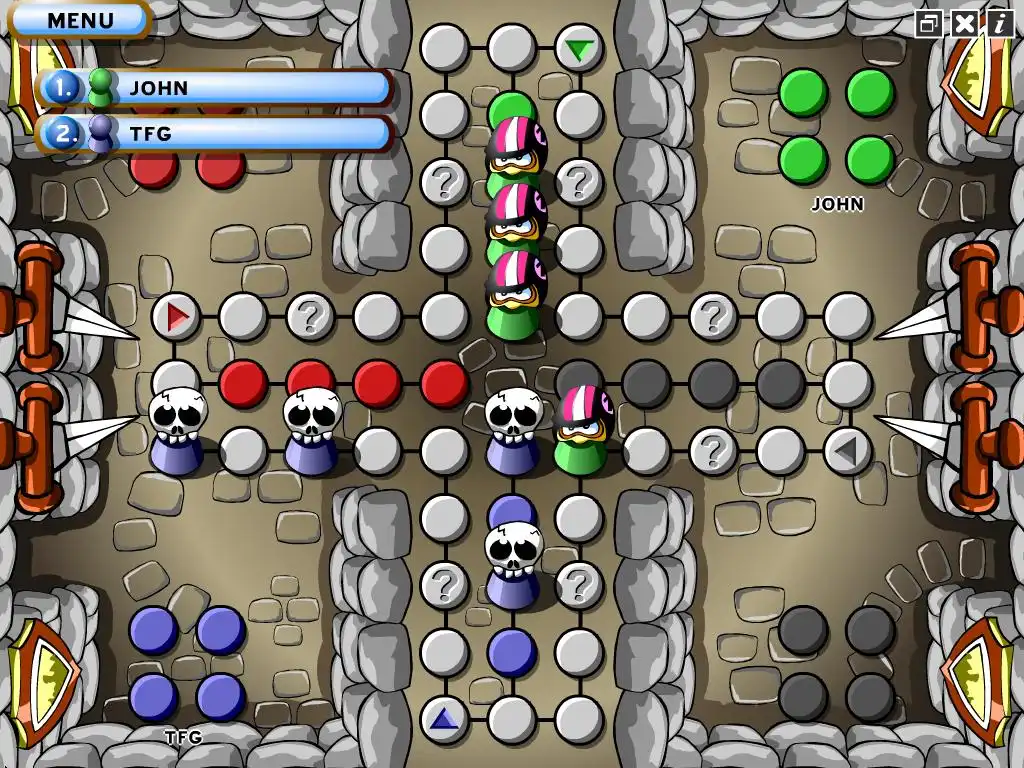Choose the dark left-arrow start tile
Viewport: 1024px width, 768px height.
847,451
